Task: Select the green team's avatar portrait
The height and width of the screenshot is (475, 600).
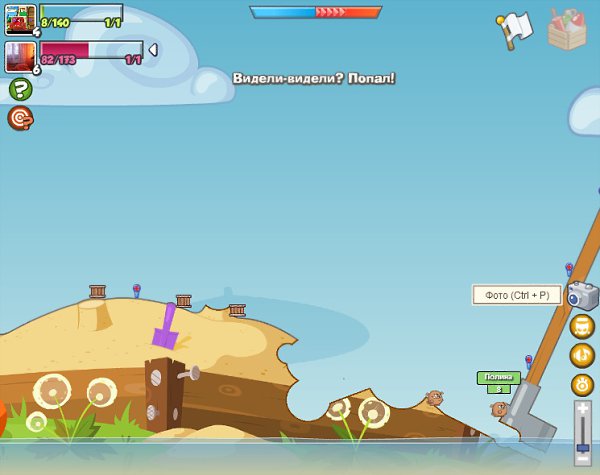Action: pyautogui.click(x=20, y=19)
